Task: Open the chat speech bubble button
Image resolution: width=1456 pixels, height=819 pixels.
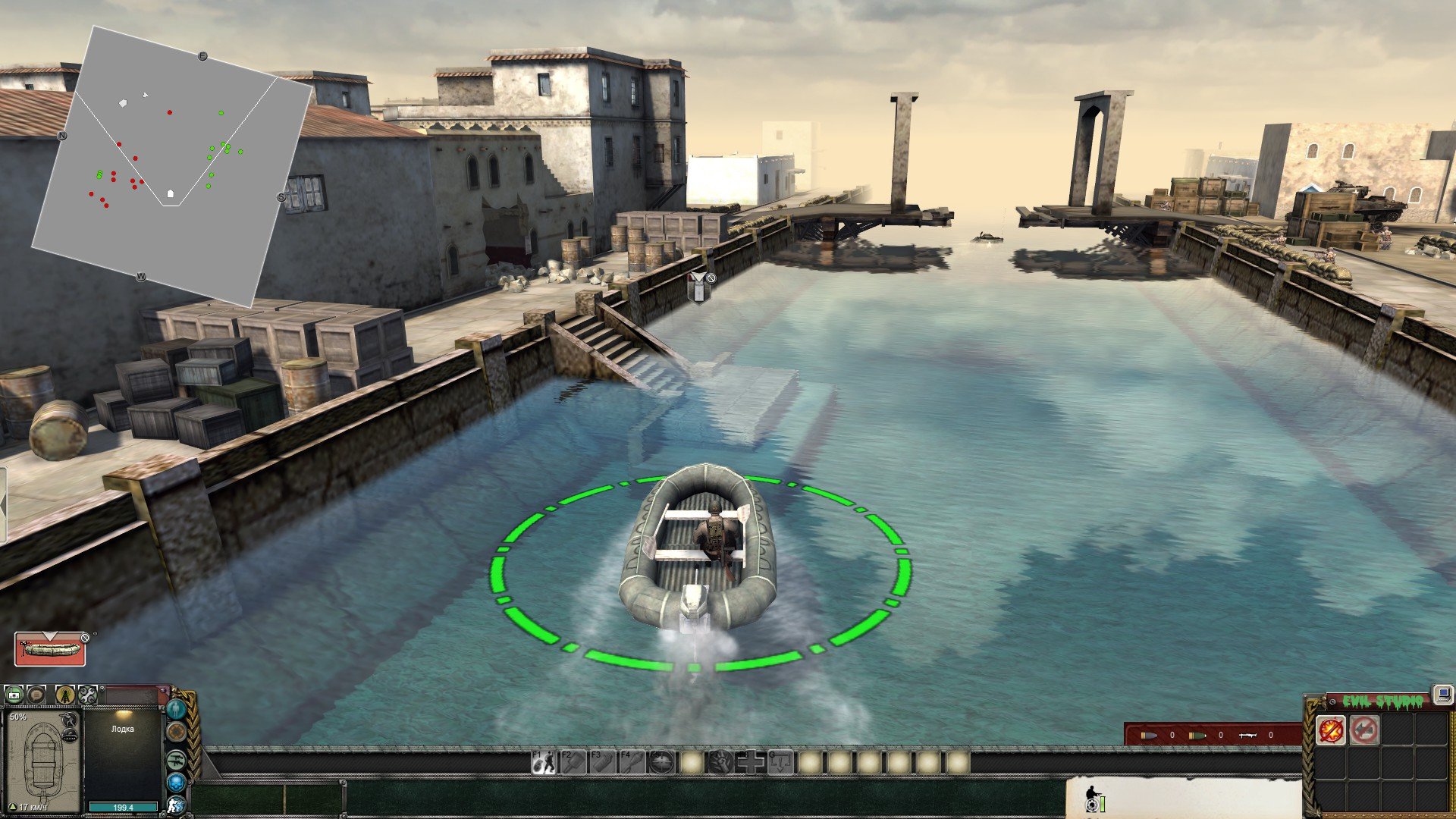Action: (37, 694)
